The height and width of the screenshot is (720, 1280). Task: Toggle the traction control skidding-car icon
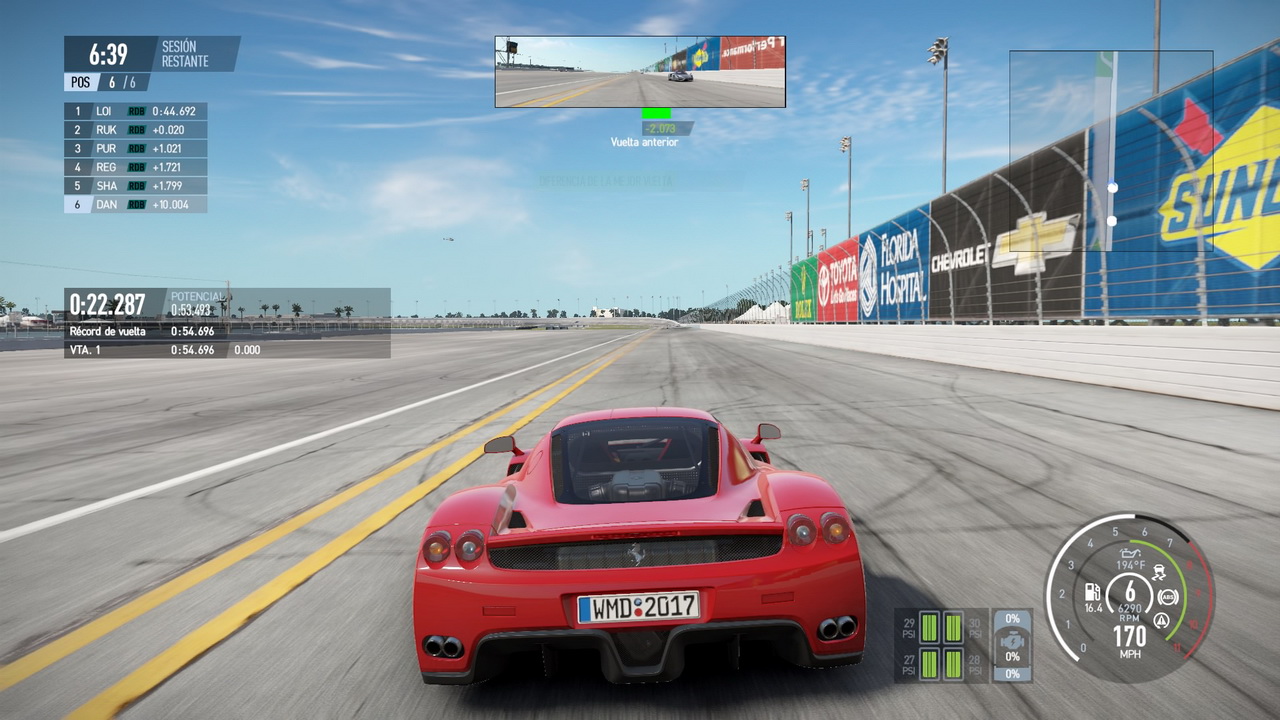(1161, 573)
